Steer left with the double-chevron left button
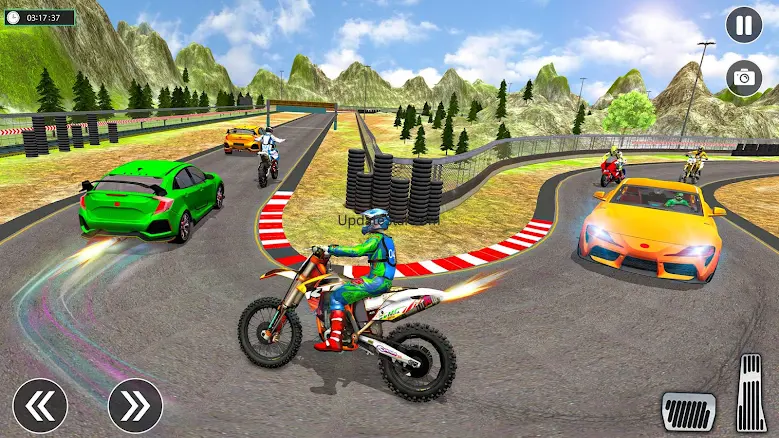The height and width of the screenshot is (438, 779). [x=40, y=405]
